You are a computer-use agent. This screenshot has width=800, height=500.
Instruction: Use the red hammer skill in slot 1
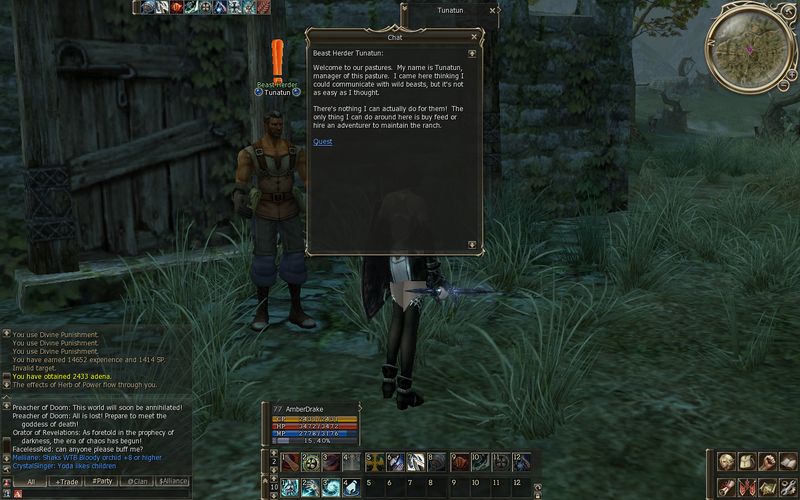289,463
